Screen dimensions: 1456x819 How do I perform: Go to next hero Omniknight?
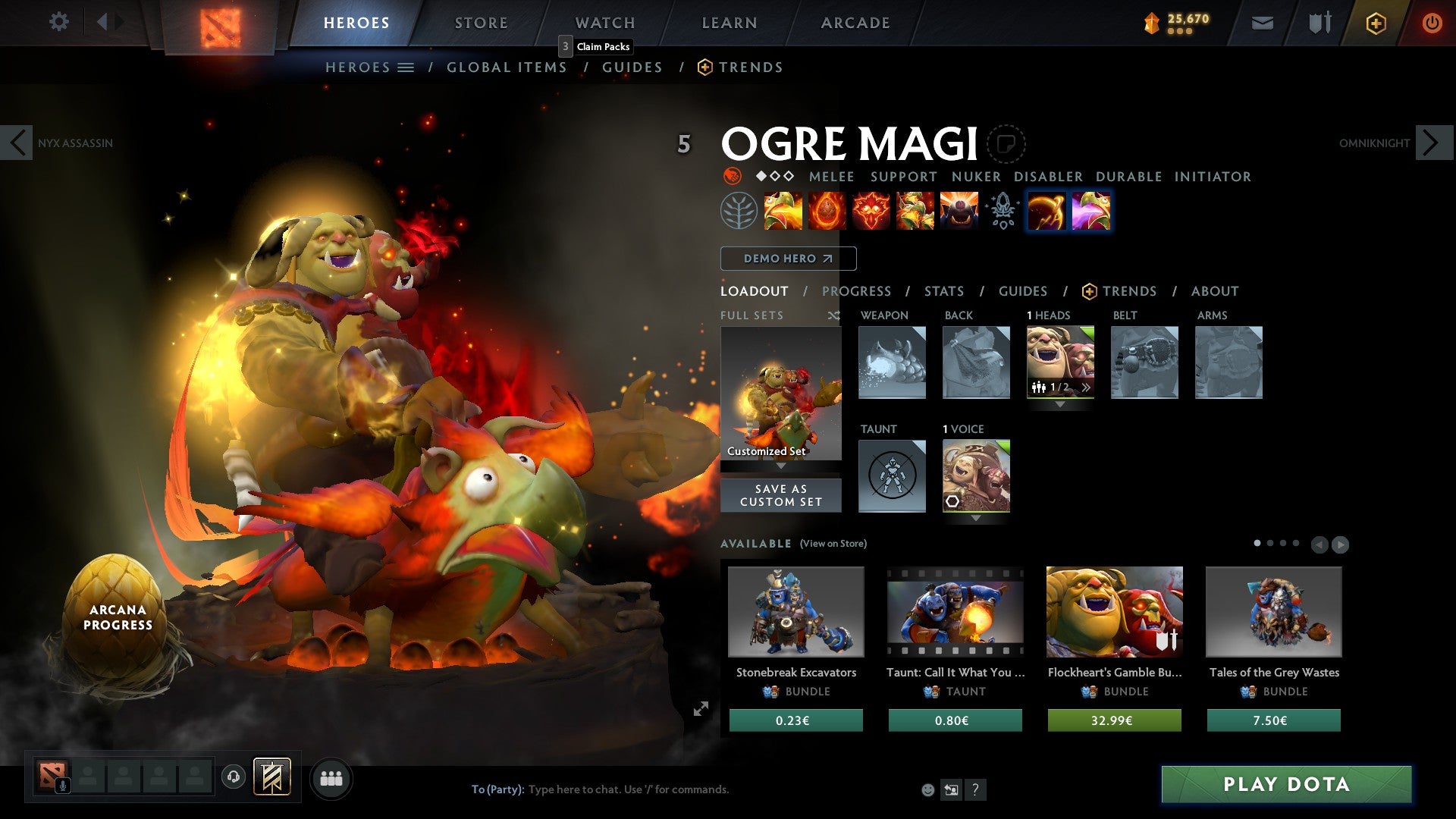coord(1432,143)
